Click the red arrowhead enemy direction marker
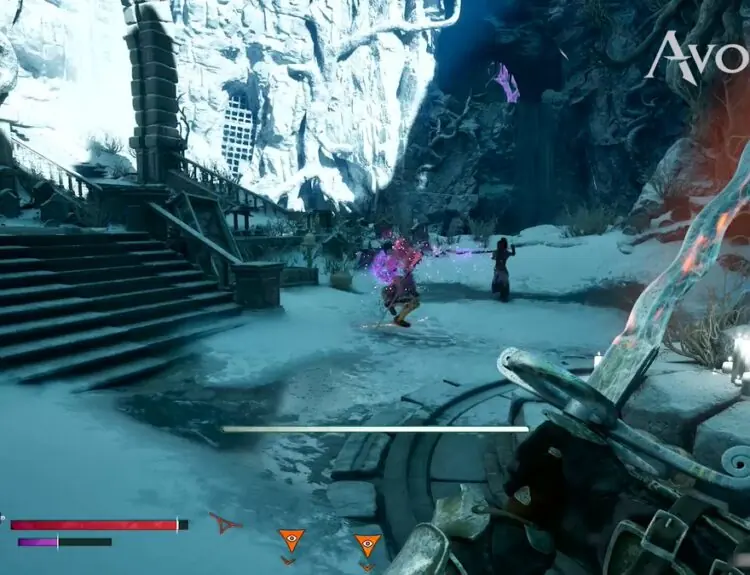 pos(225,522)
